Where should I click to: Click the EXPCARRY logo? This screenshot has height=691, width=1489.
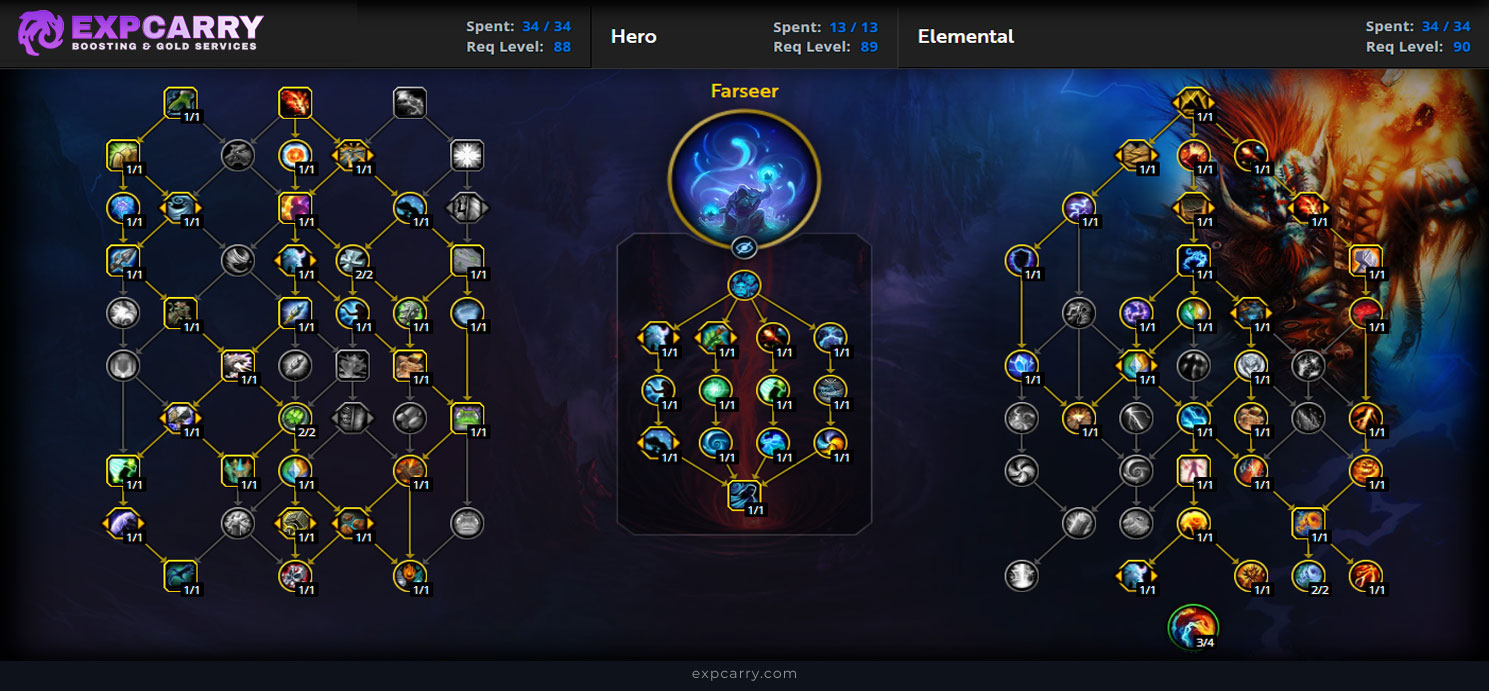(141, 33)
